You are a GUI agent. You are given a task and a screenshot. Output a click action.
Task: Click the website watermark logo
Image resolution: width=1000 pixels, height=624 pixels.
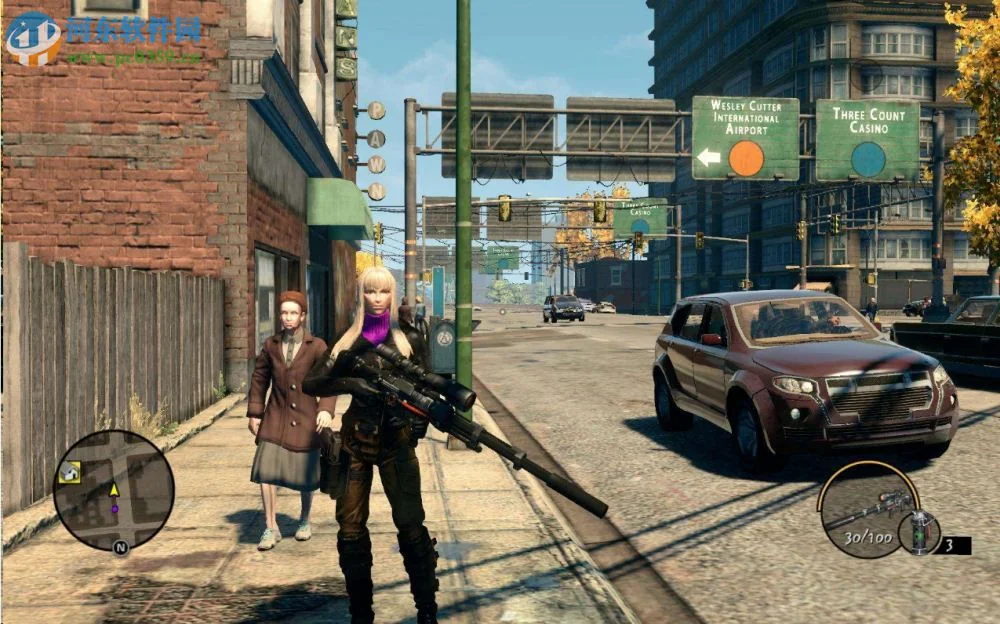(x=33, y=38)
